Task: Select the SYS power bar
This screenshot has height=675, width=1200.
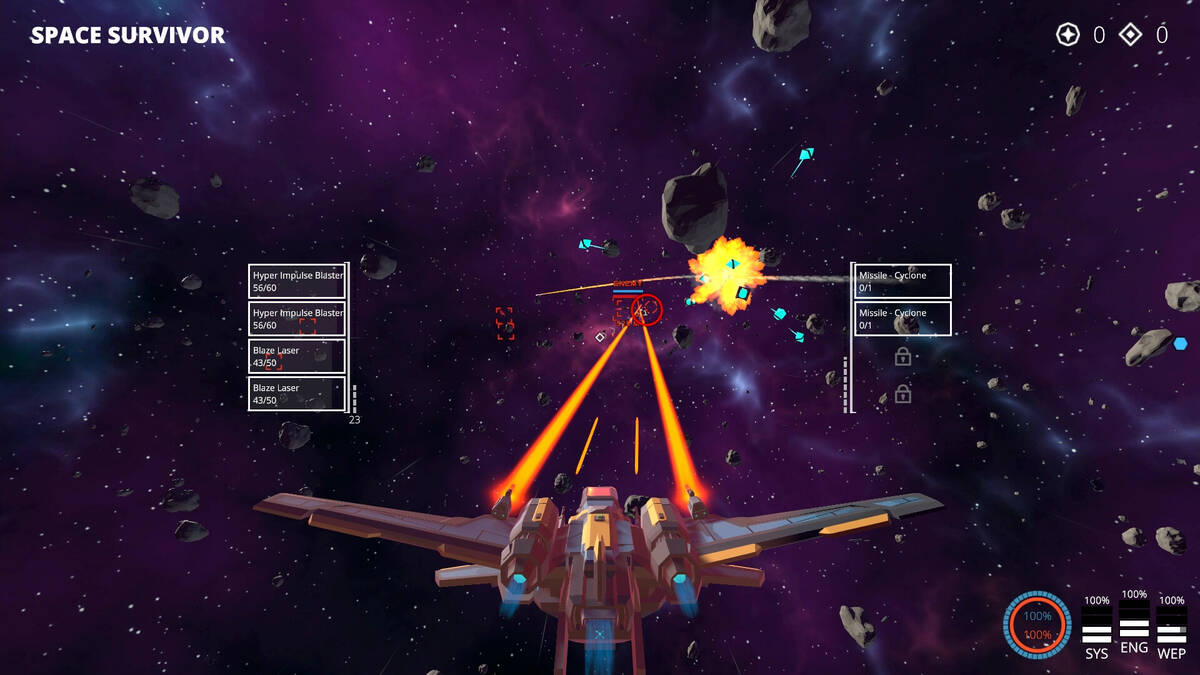Action: pos(1097,626)
